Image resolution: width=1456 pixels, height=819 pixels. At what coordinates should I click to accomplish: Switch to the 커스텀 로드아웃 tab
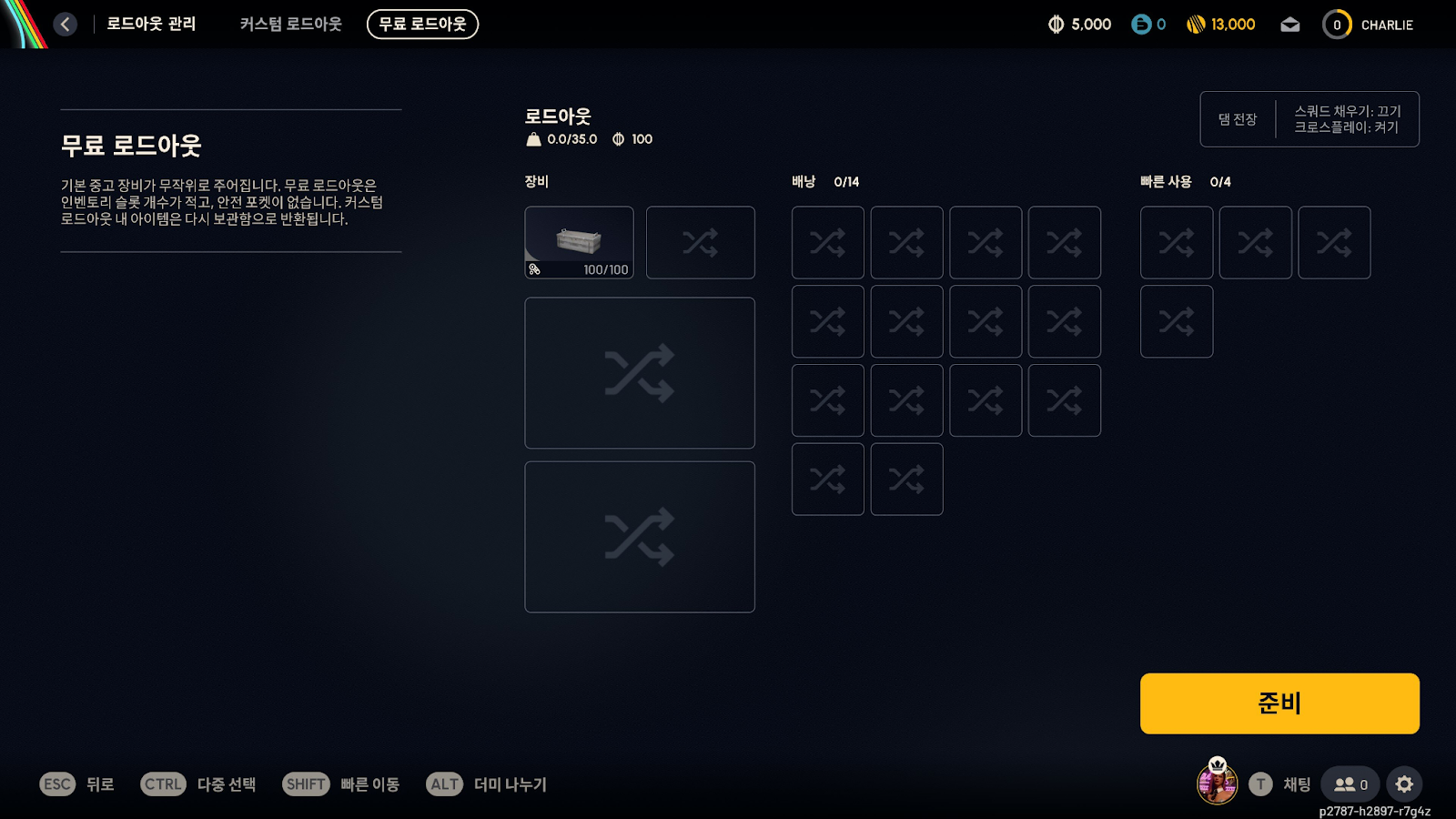[x=290, y=25]
